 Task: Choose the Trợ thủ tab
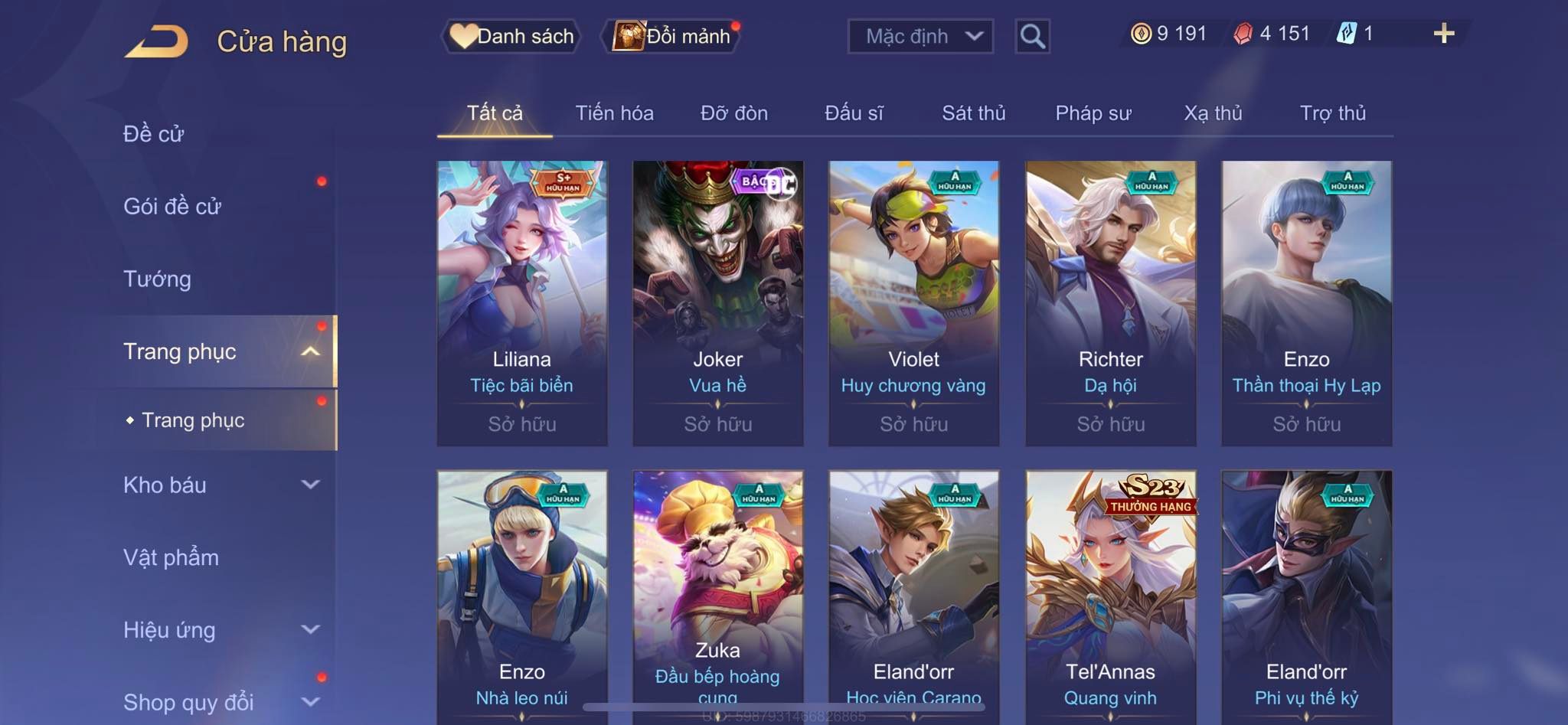1332,113
